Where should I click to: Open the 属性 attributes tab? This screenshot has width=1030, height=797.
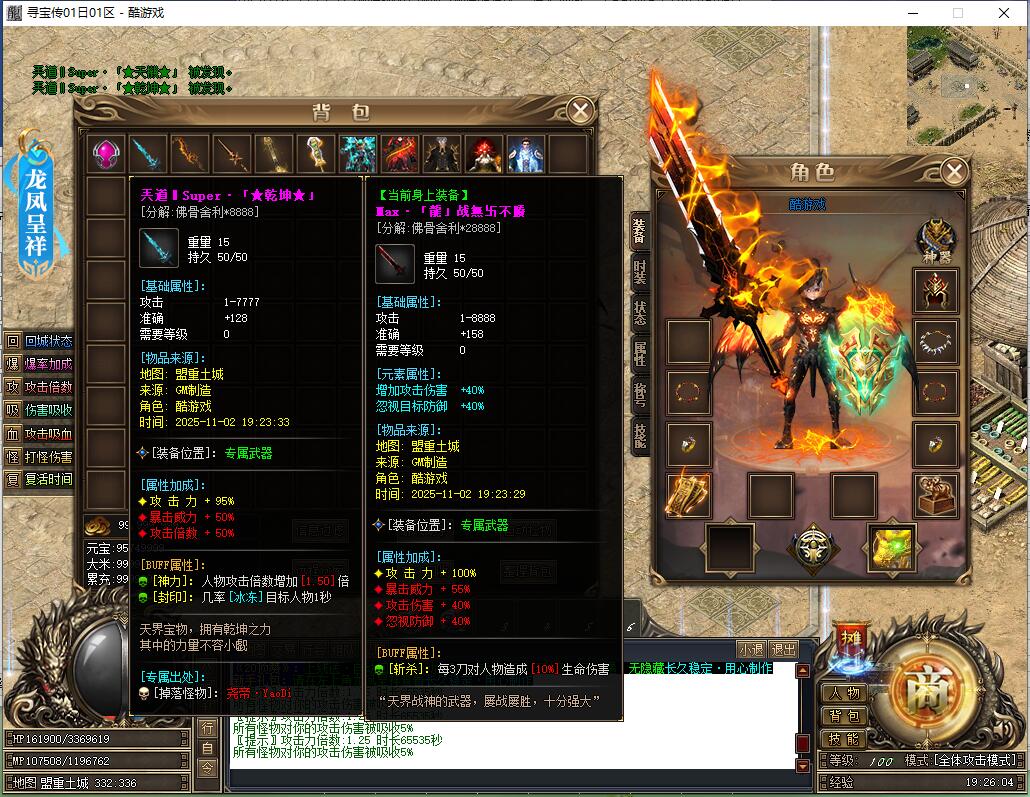pos(639,352)
